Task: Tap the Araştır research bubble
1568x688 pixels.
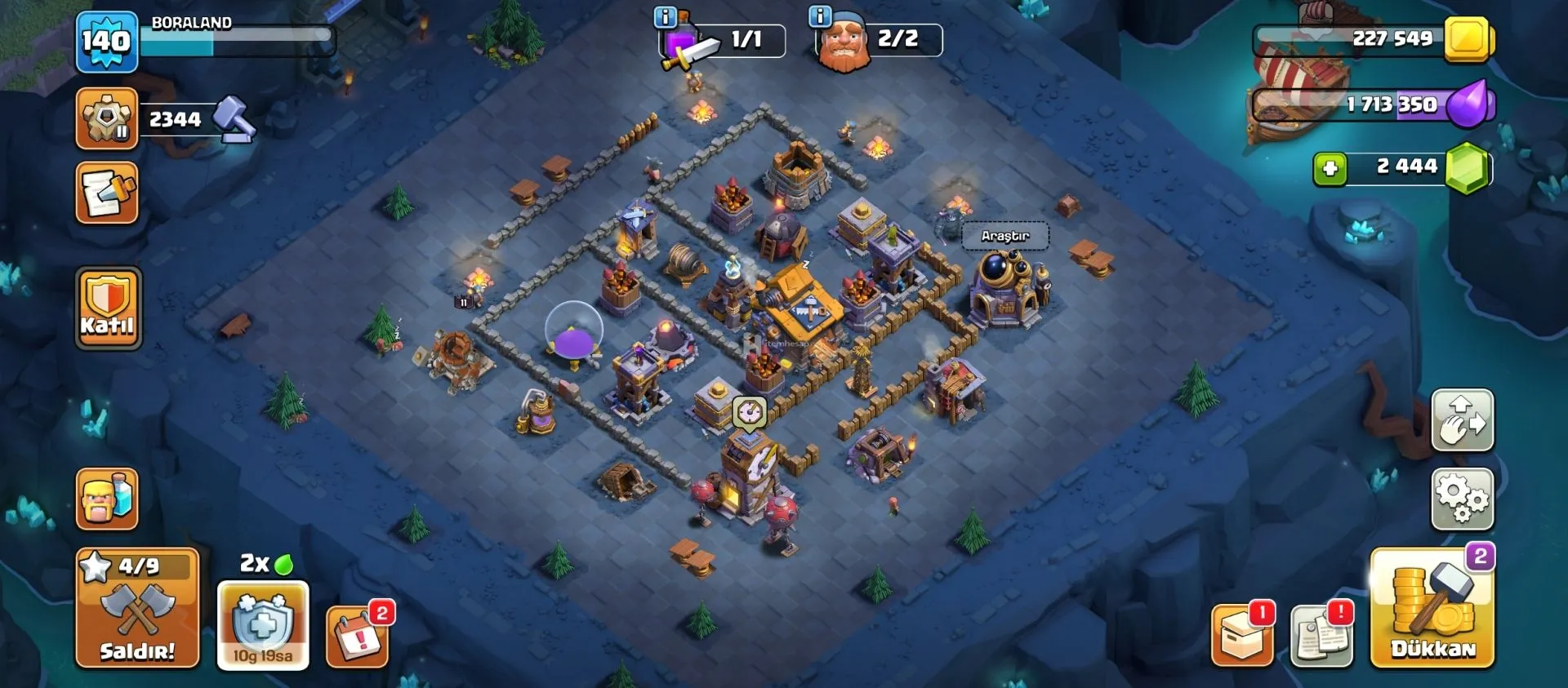Action: (1004, 236)
